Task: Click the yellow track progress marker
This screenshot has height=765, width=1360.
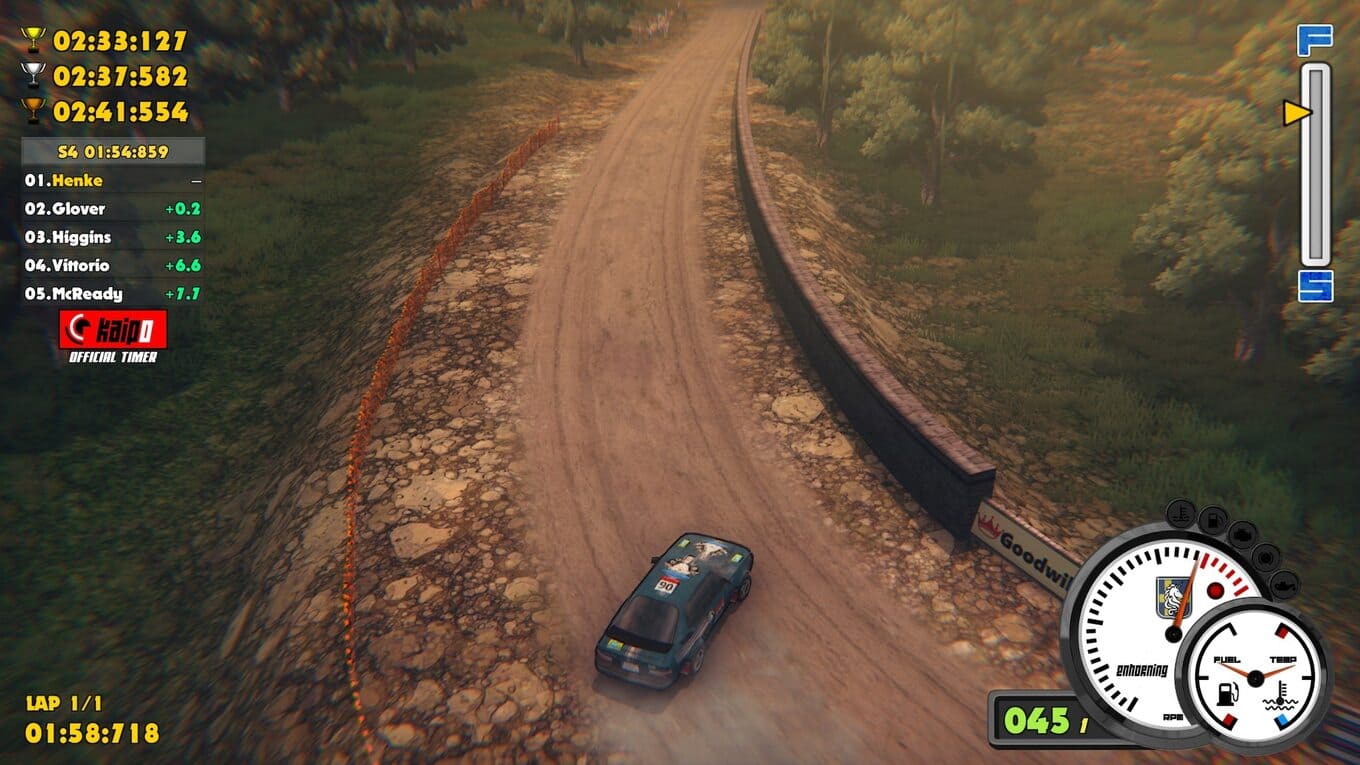Action: point(1297,113)
